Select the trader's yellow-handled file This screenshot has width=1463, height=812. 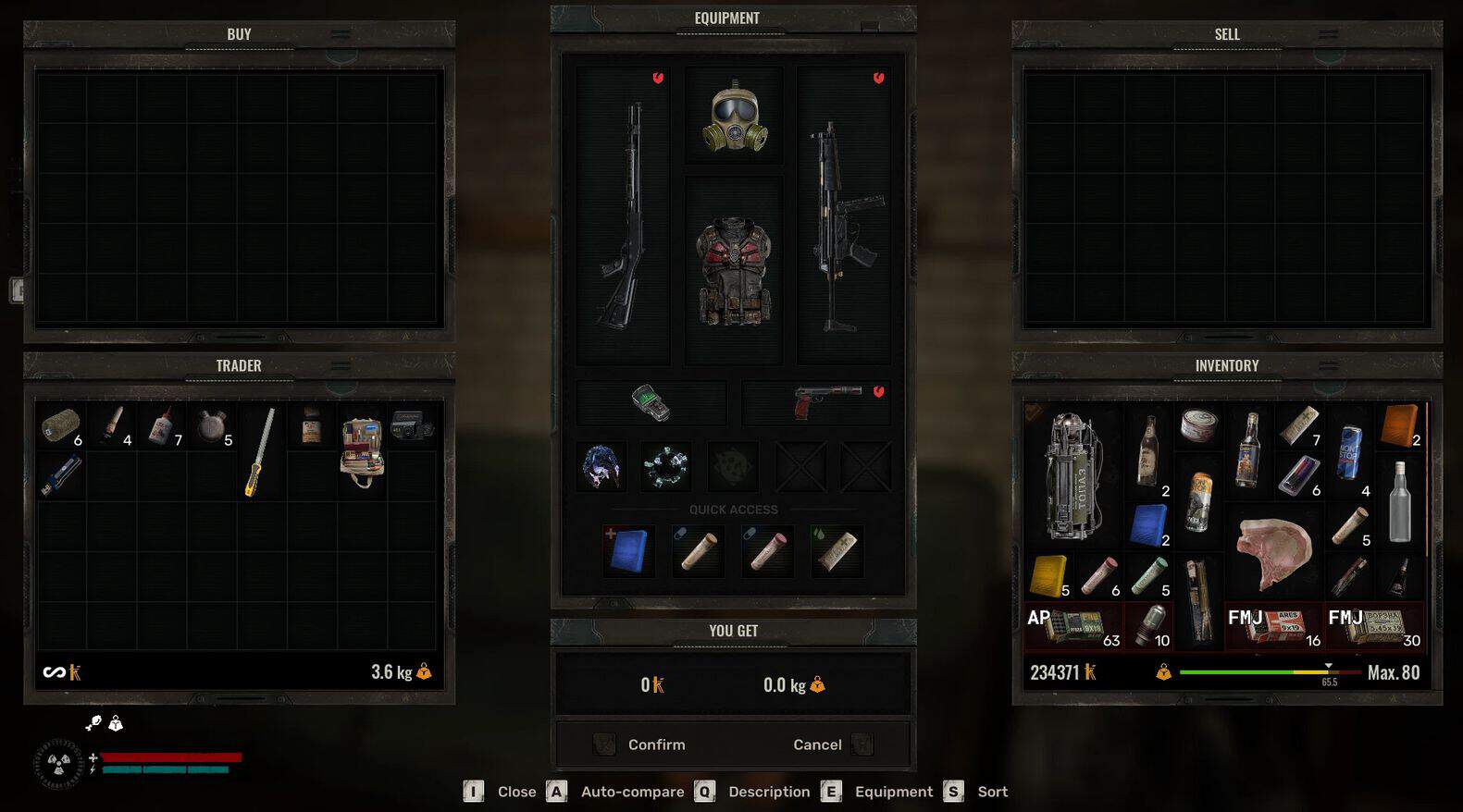[x=260, y=451]
